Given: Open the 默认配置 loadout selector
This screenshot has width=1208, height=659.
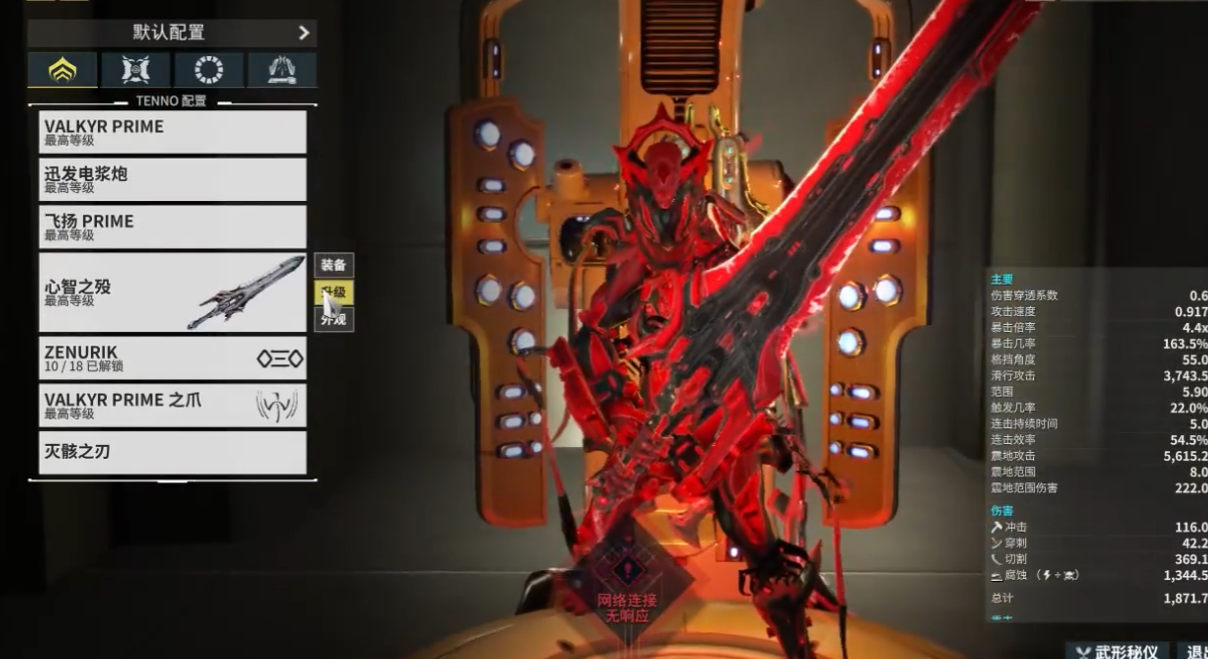Looking at the screenshot, I should 172,32.
